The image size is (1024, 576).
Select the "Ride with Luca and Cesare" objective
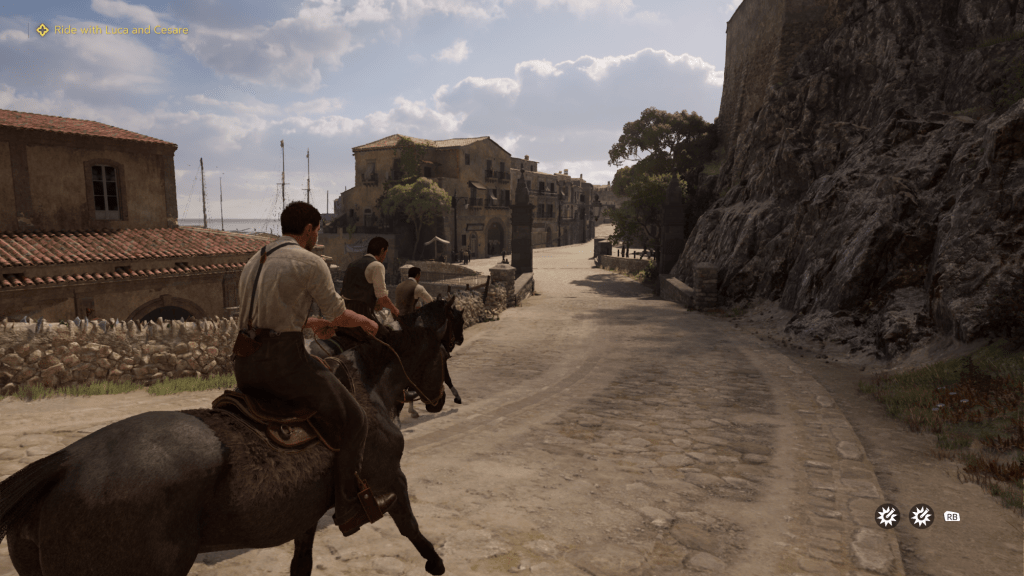(x=119, y=30)
